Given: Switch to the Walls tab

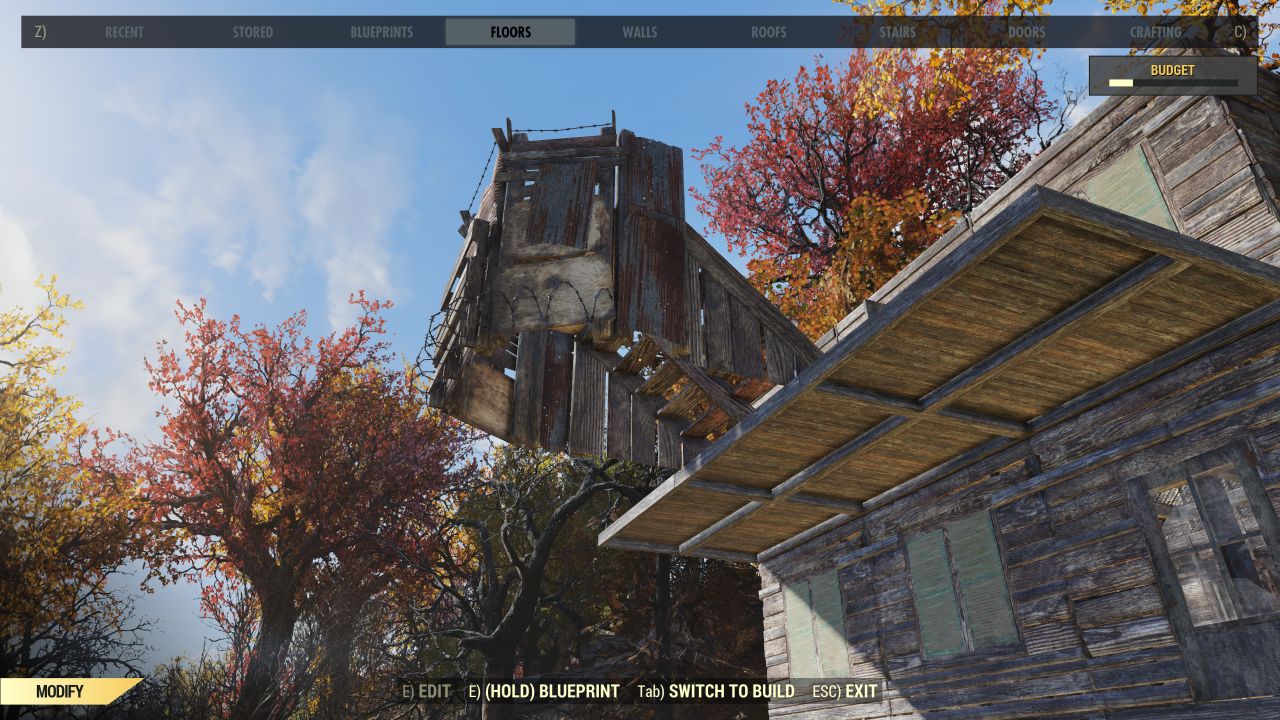Looking at the screenshot, I should point(639,32).
